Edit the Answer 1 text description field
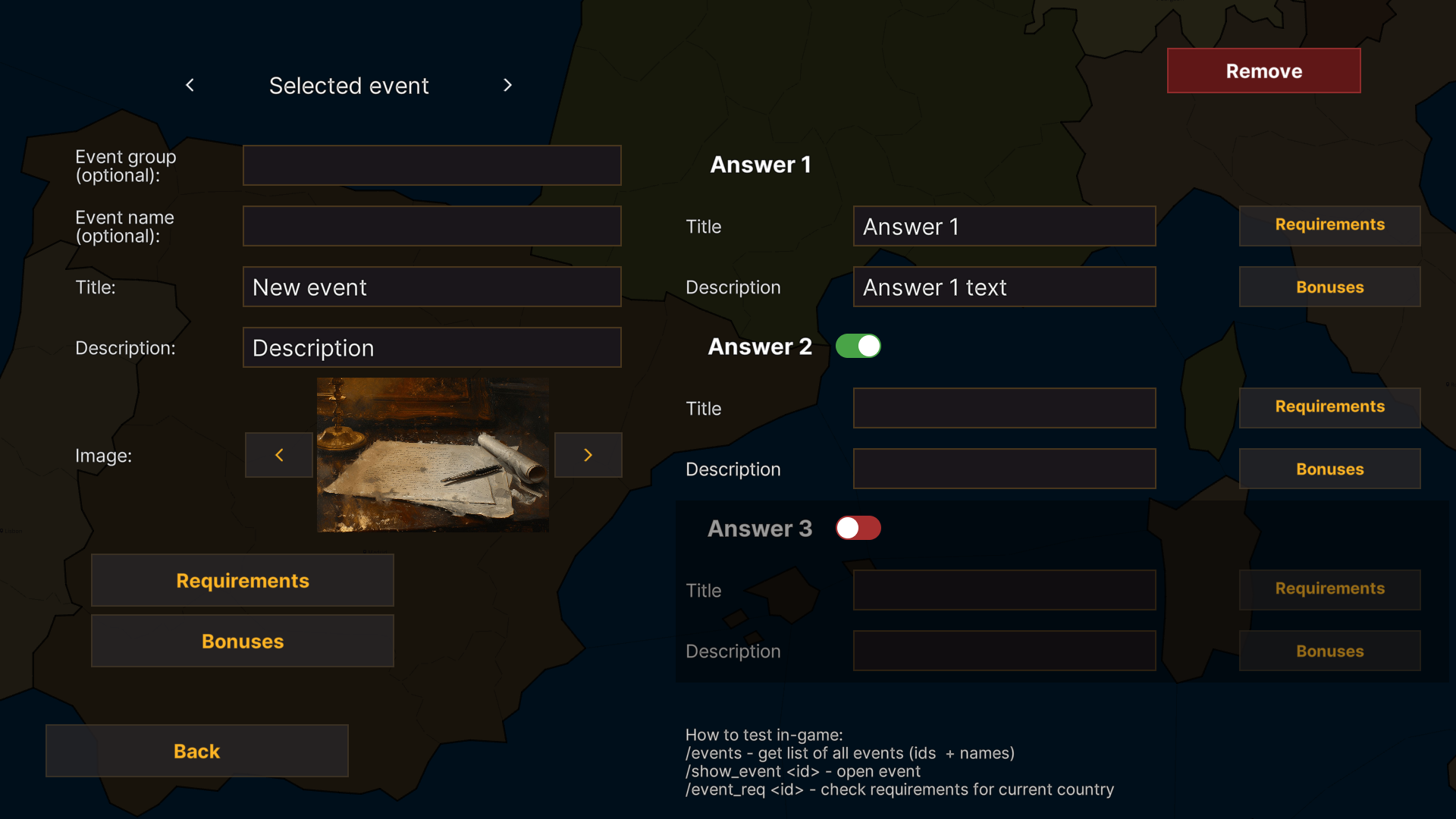The image size is (1456, 819). [1004, 287]
